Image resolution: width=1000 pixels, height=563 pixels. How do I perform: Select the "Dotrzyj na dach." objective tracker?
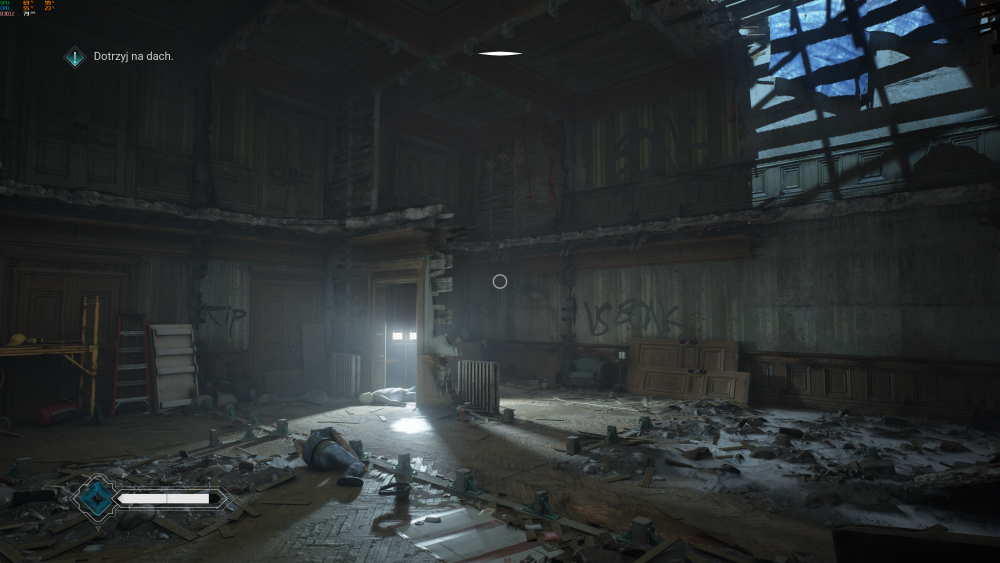(121, 57)
